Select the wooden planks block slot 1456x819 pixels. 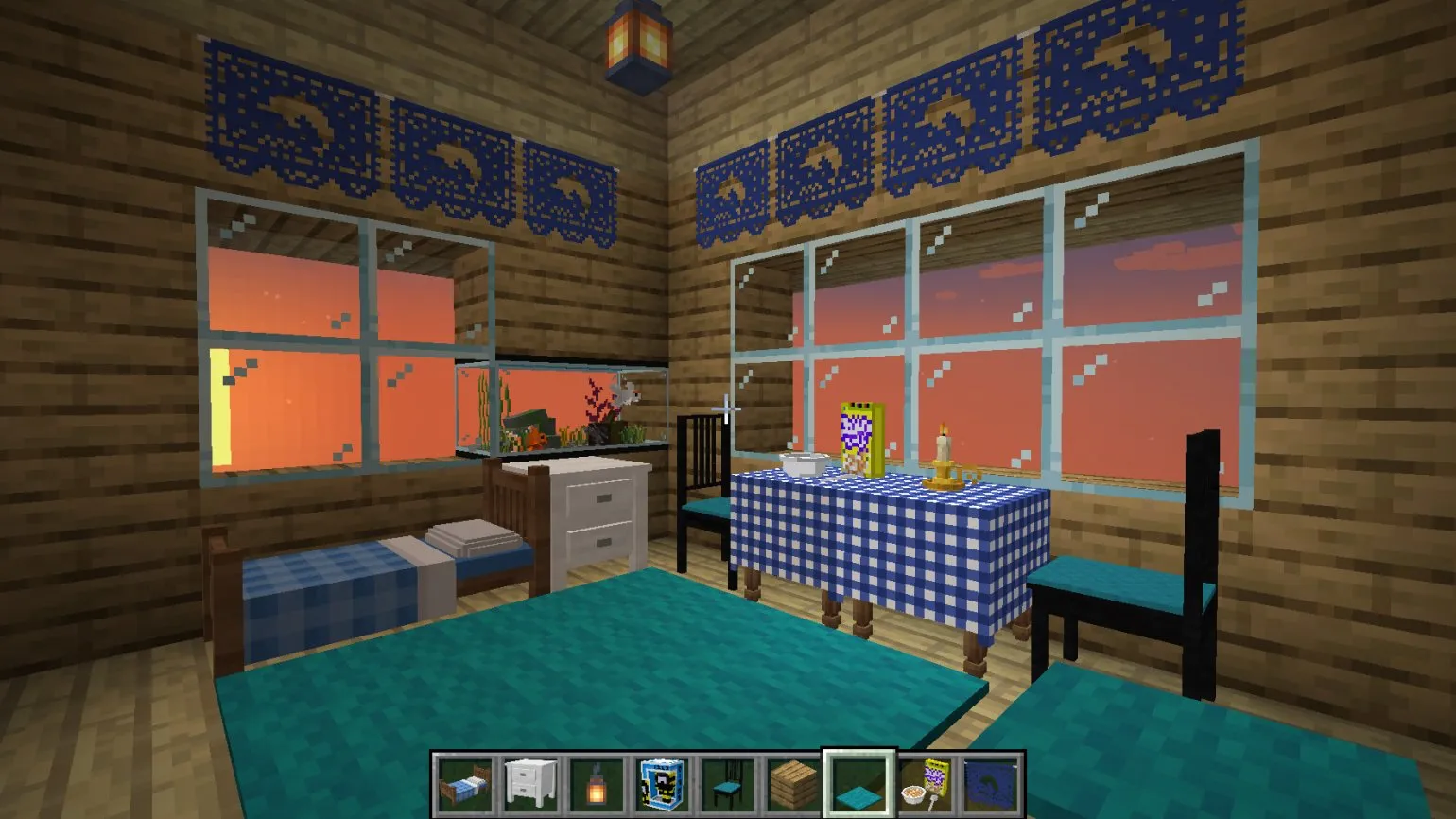click(792, 783)
